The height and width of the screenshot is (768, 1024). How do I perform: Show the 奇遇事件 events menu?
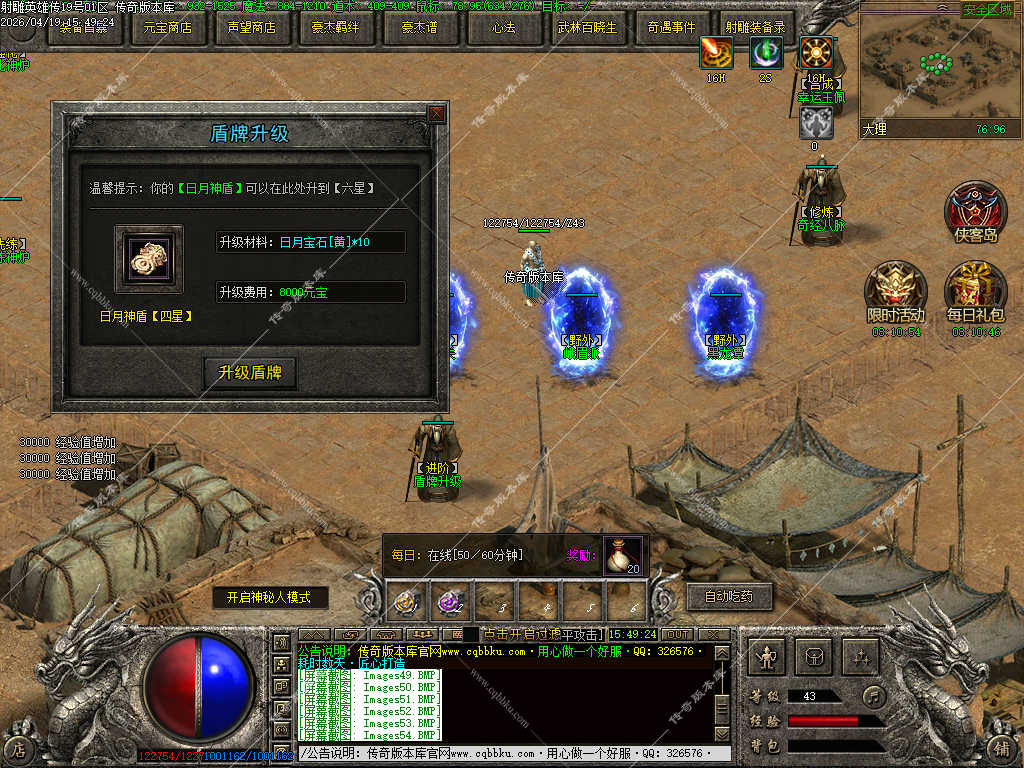pos(671,28)
